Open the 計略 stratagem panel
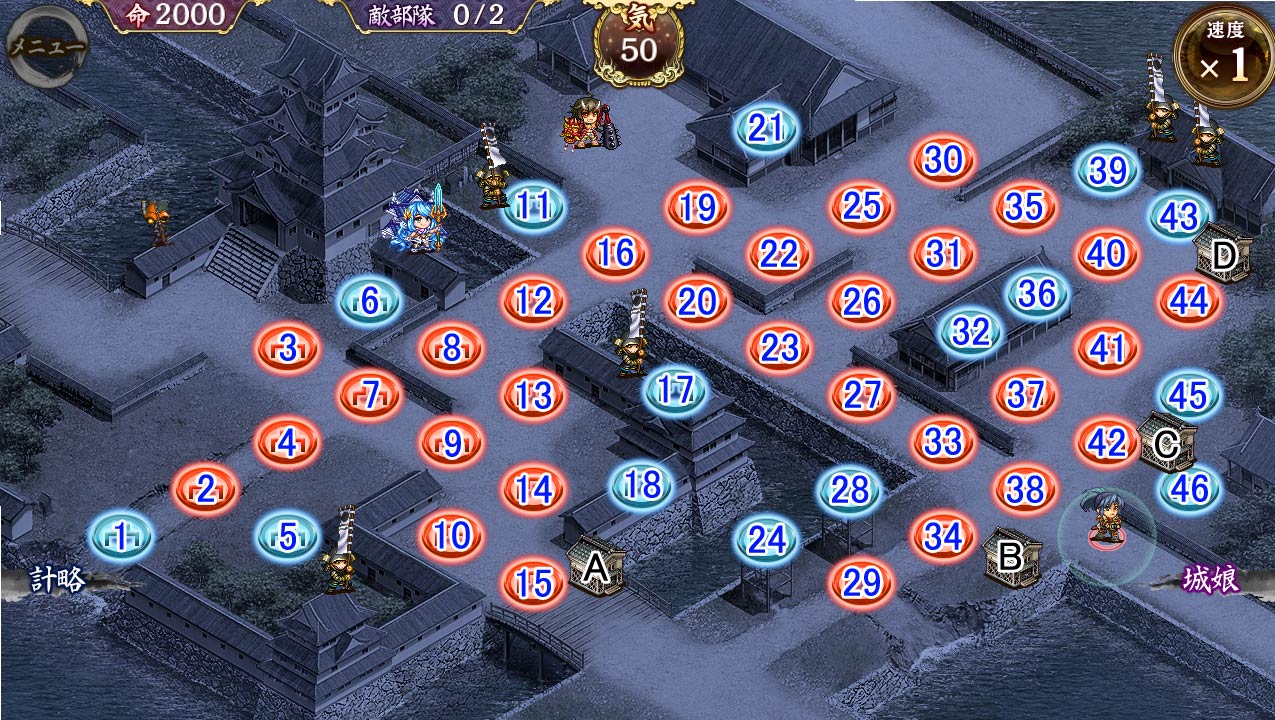The image size is (1275, 720). tap(58, 580)
